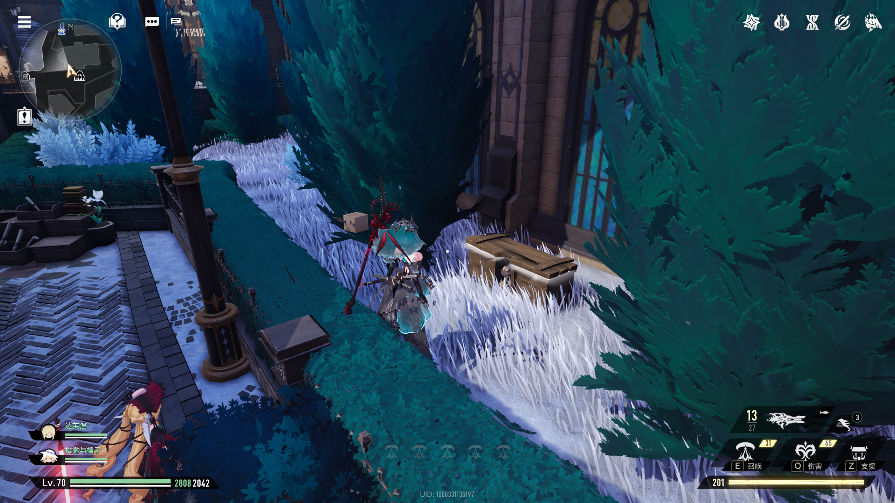Use the winged consumable item with count 3
This screenshot has width=895, height=503.
[846, 424]
